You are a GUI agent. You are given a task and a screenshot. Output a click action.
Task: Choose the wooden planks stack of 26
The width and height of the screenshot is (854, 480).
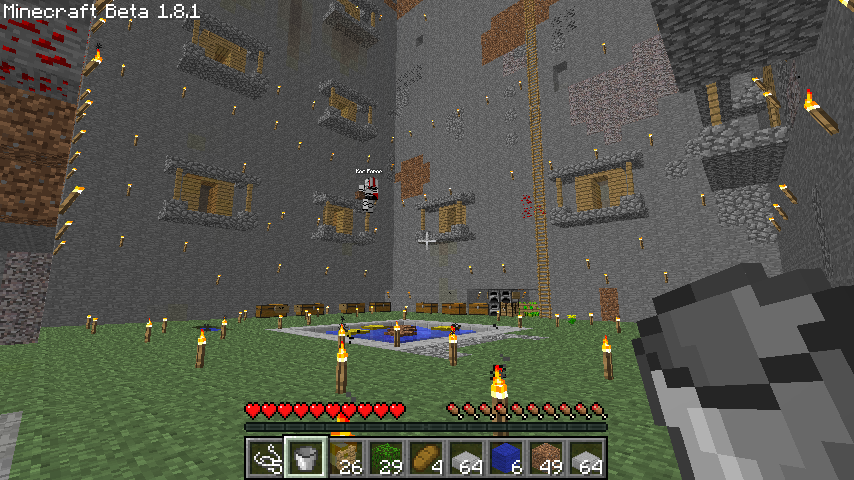345,458
